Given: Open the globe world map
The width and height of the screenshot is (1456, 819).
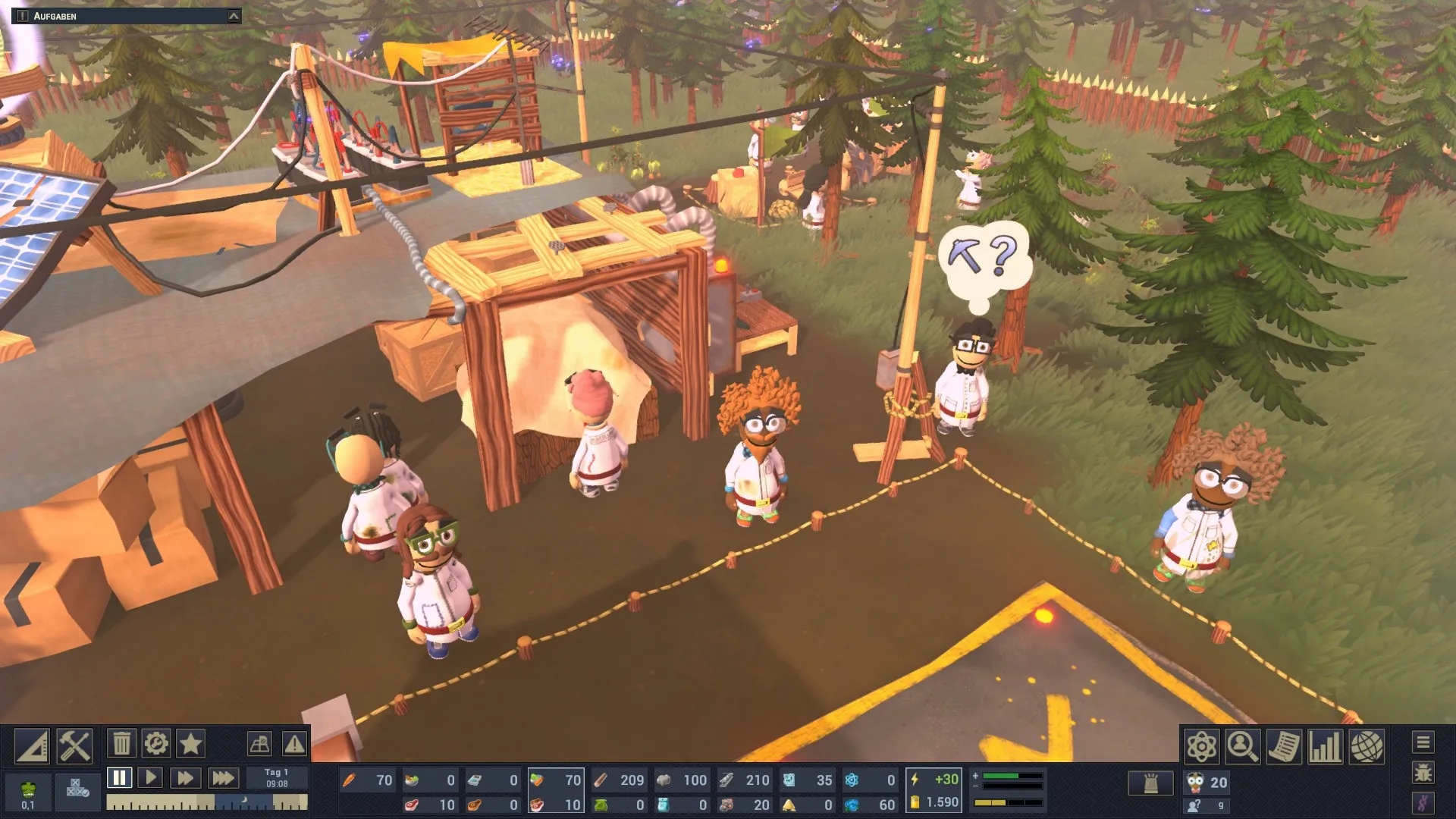Looking at the screenshot, I should (x=1366, y=747).
